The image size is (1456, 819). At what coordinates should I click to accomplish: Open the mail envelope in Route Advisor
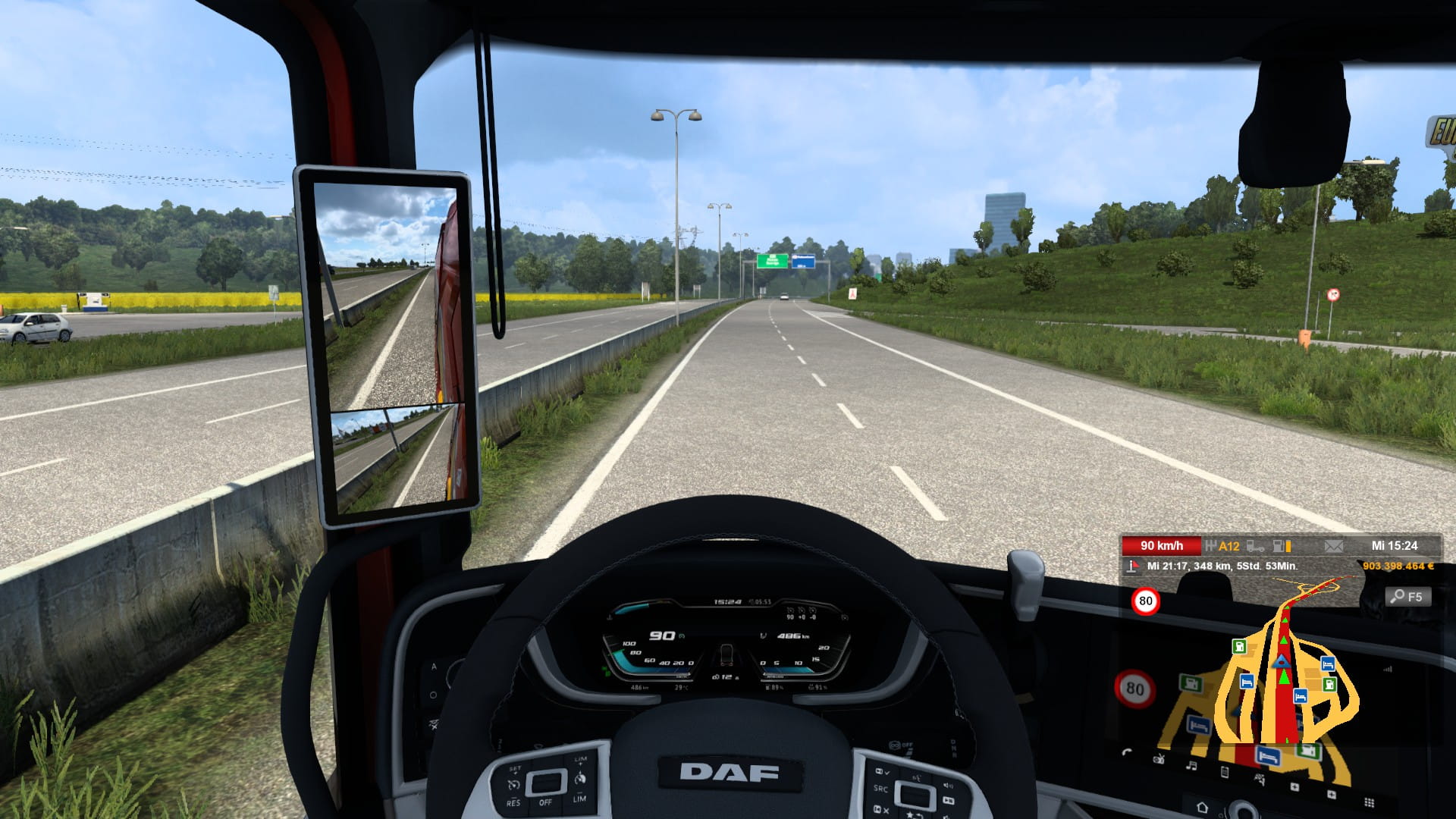coord(1333,546)
